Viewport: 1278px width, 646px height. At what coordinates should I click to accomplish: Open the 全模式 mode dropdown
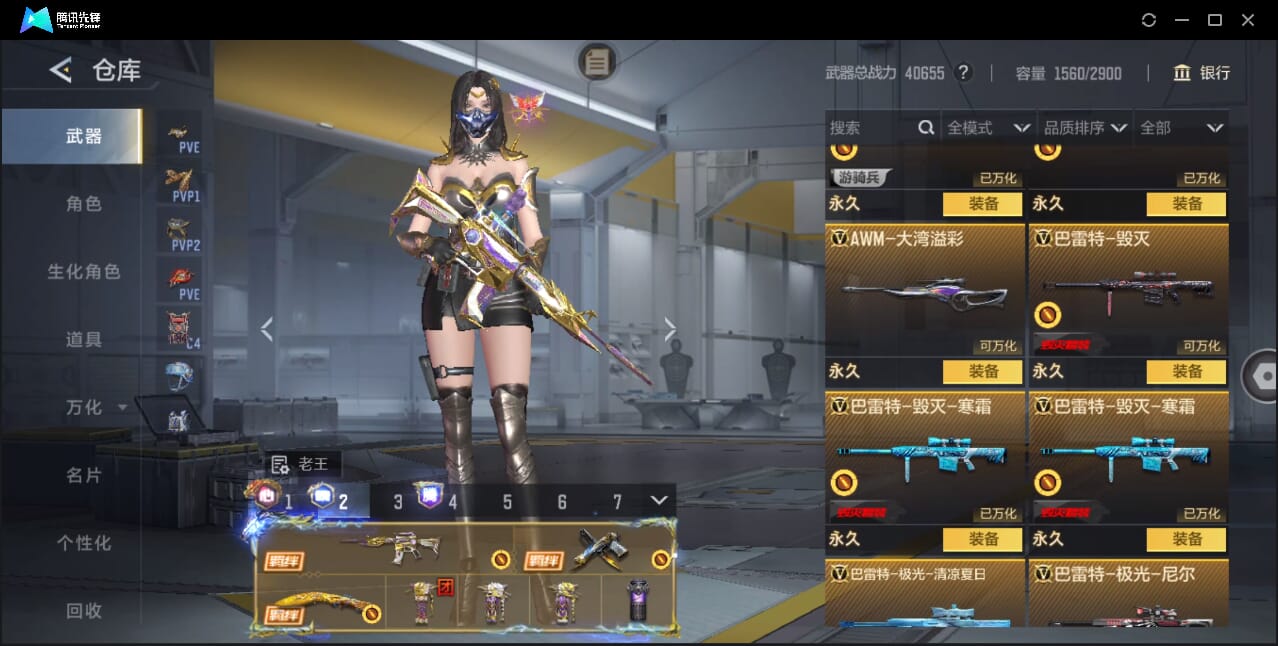(988, 128)
